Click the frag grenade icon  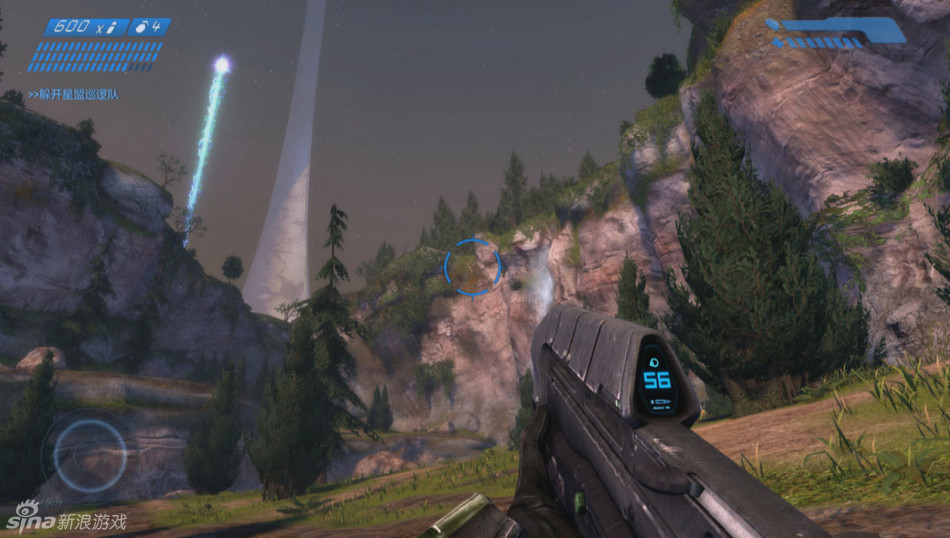(x=145, y=27)
